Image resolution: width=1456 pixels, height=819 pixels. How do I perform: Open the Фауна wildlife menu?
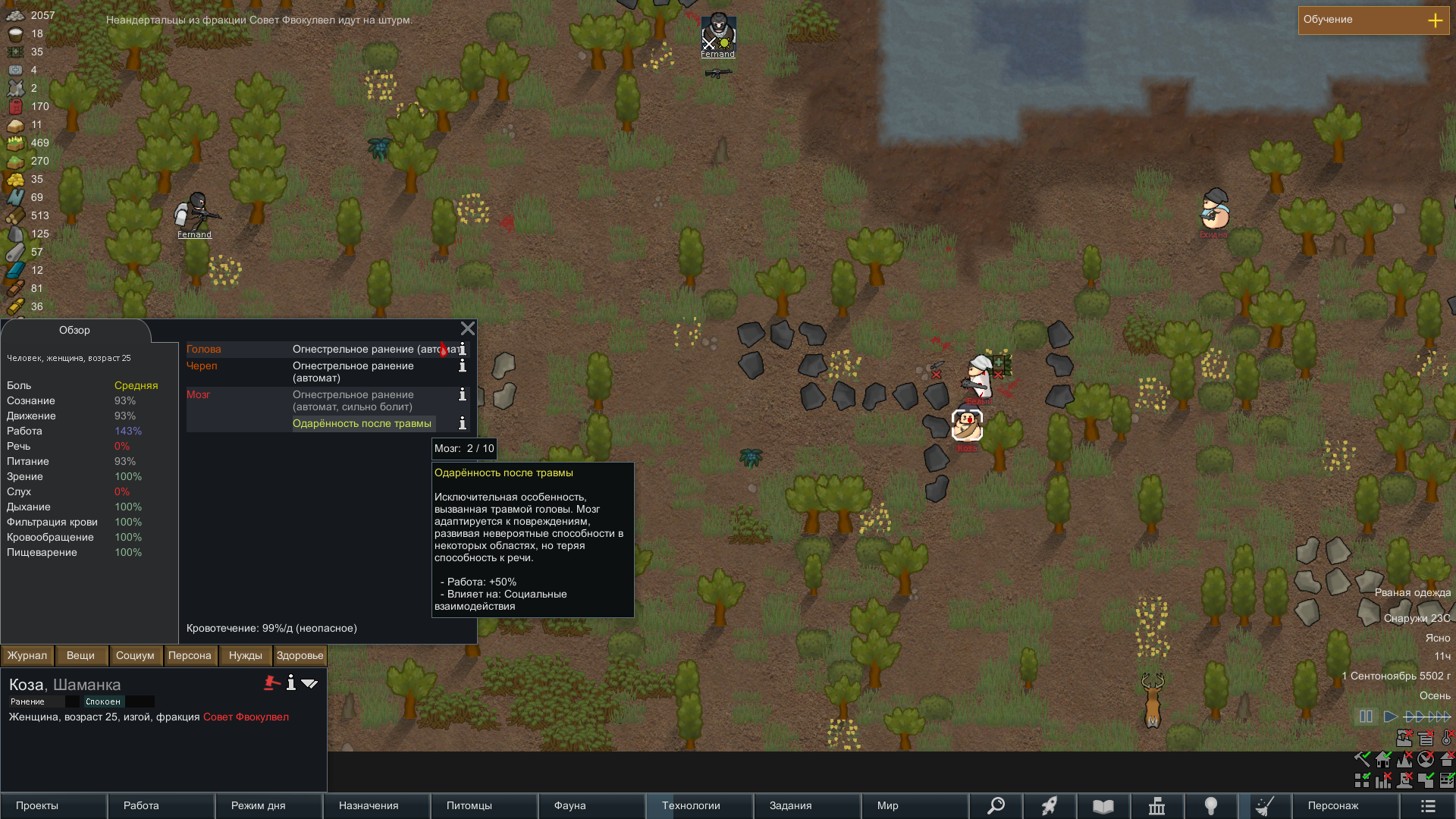591,805
